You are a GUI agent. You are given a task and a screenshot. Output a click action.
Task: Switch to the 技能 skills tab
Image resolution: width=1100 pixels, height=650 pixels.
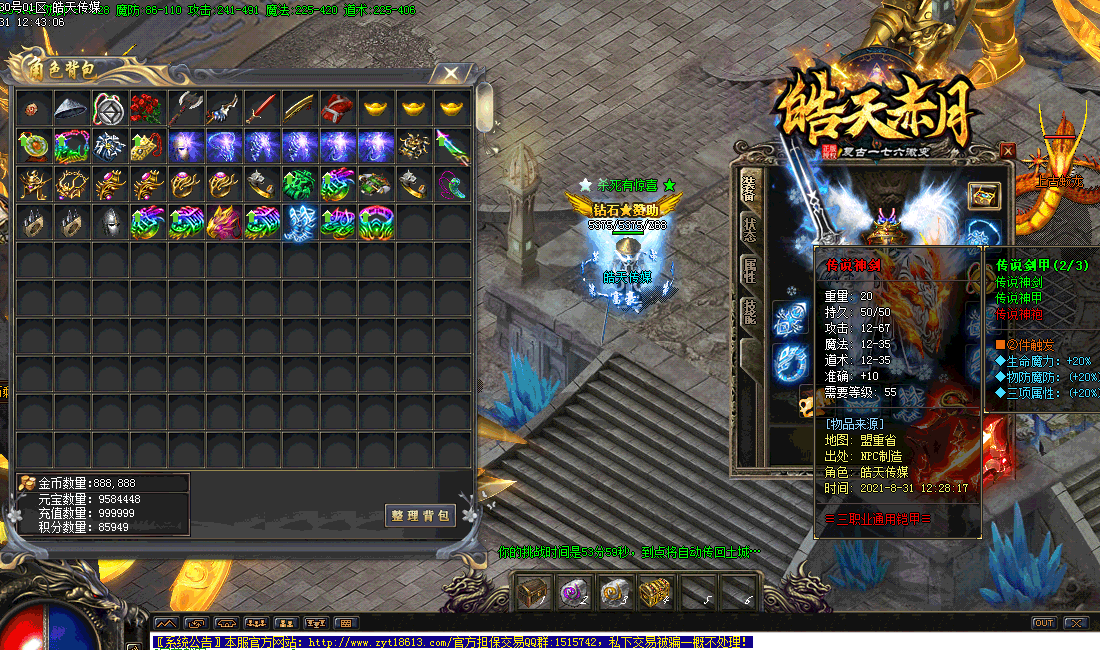click(x=749, y=312)
